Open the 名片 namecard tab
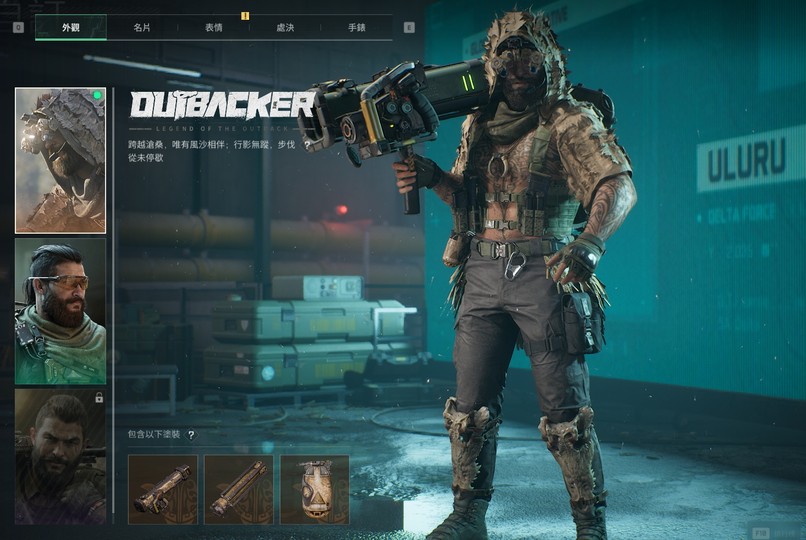Image resolution: width=806 pixels, height=540 pixels. click(142, 28)
